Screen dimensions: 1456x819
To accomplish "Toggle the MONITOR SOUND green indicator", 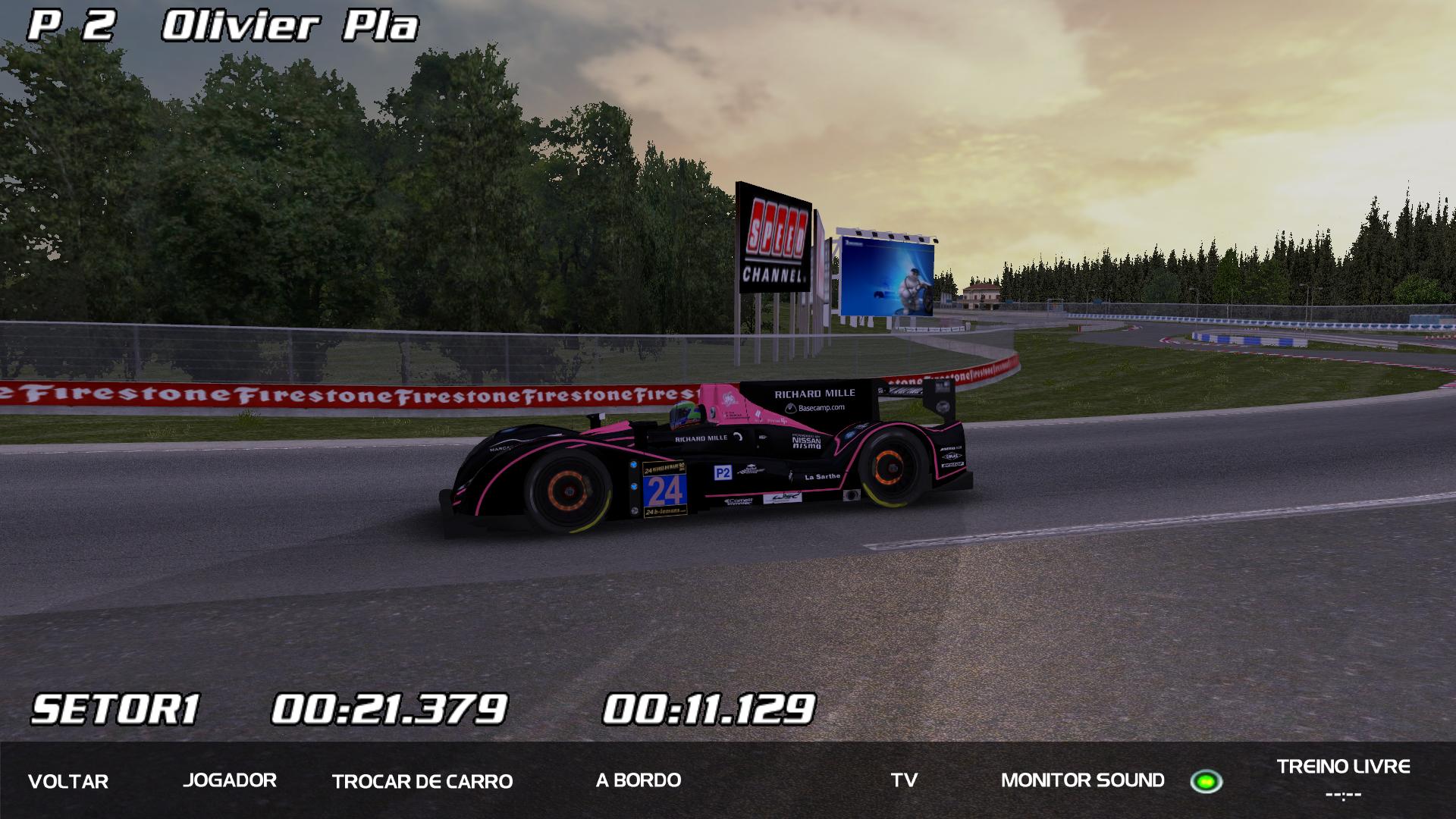I will 1206,781.
